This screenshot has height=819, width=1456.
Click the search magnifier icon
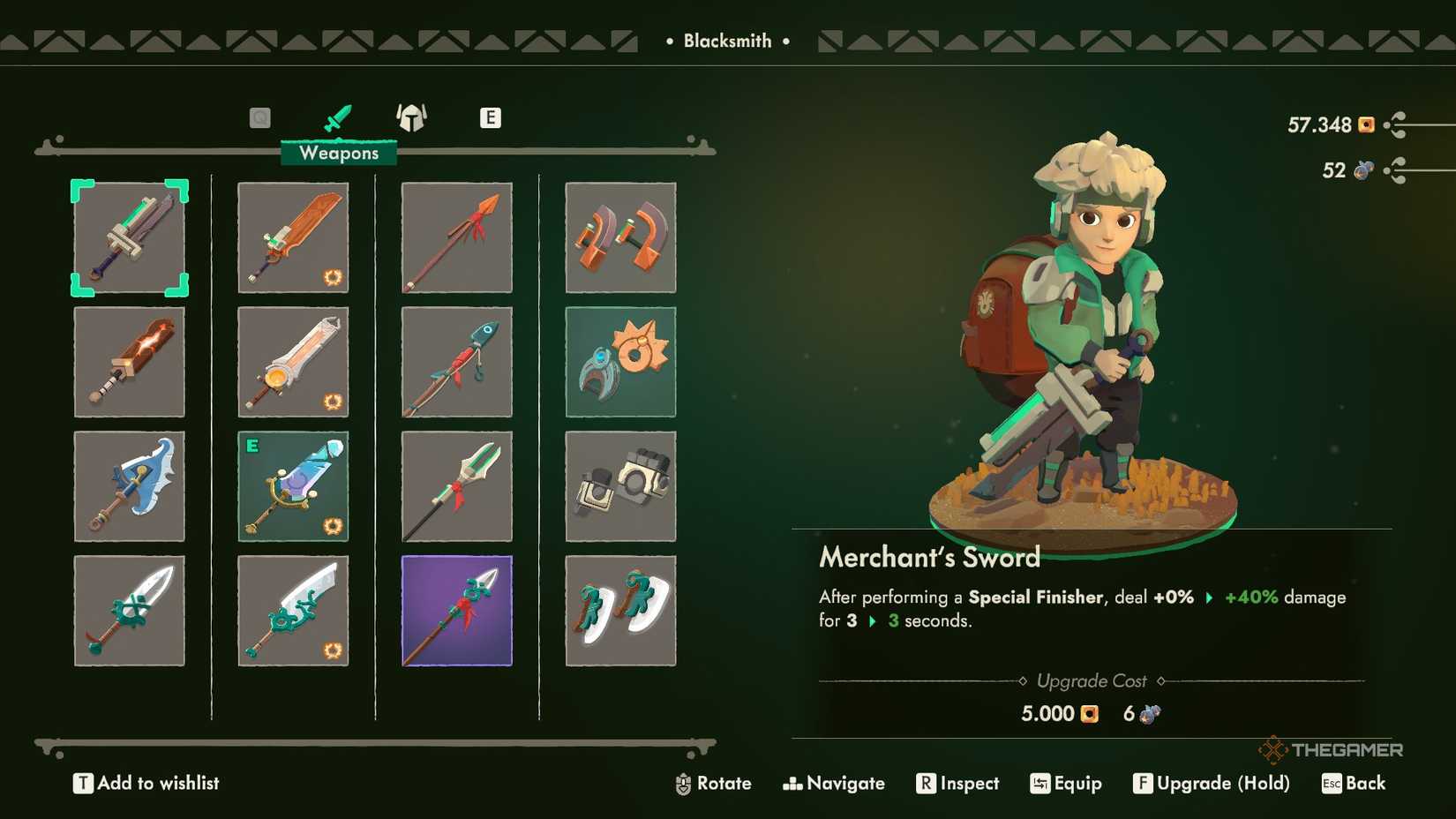259,116
